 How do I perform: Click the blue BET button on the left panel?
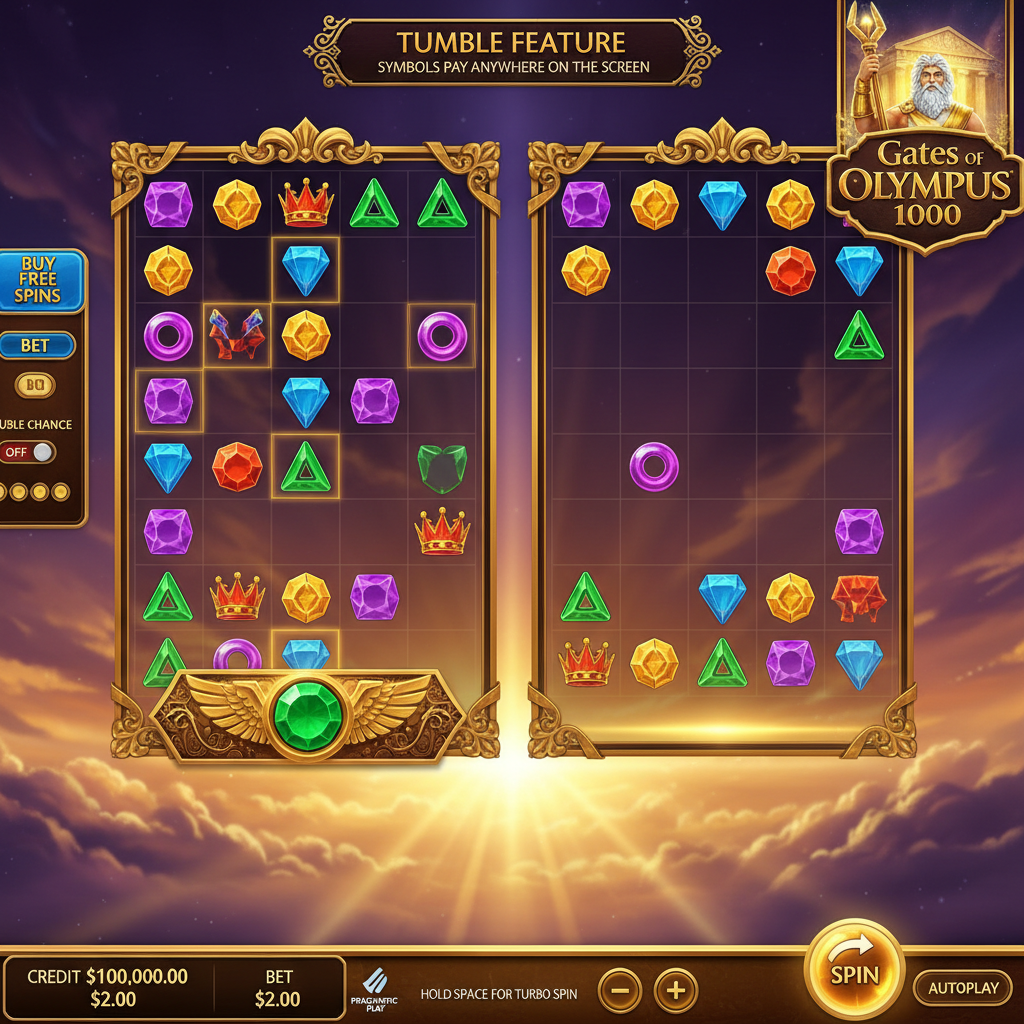36,346
